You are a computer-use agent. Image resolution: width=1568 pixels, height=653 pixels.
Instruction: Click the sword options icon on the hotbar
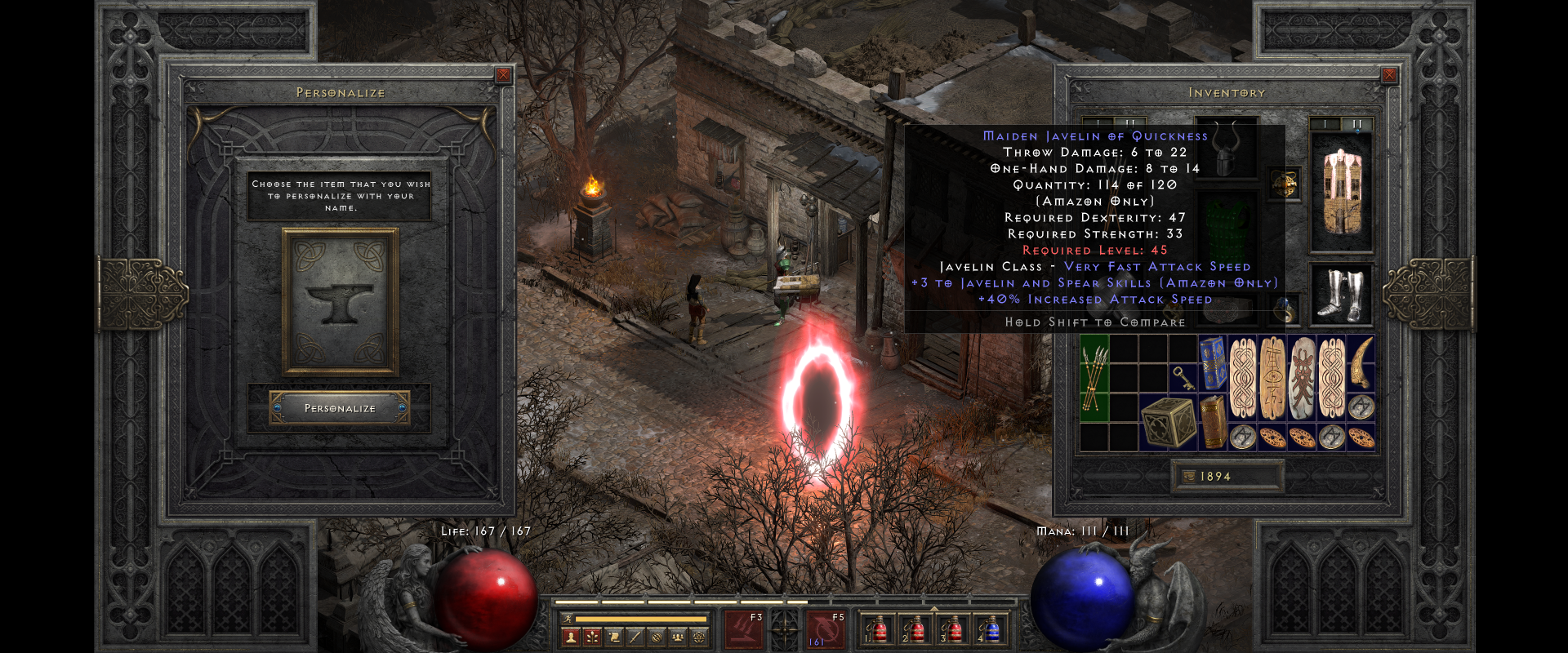pos(636,636)
